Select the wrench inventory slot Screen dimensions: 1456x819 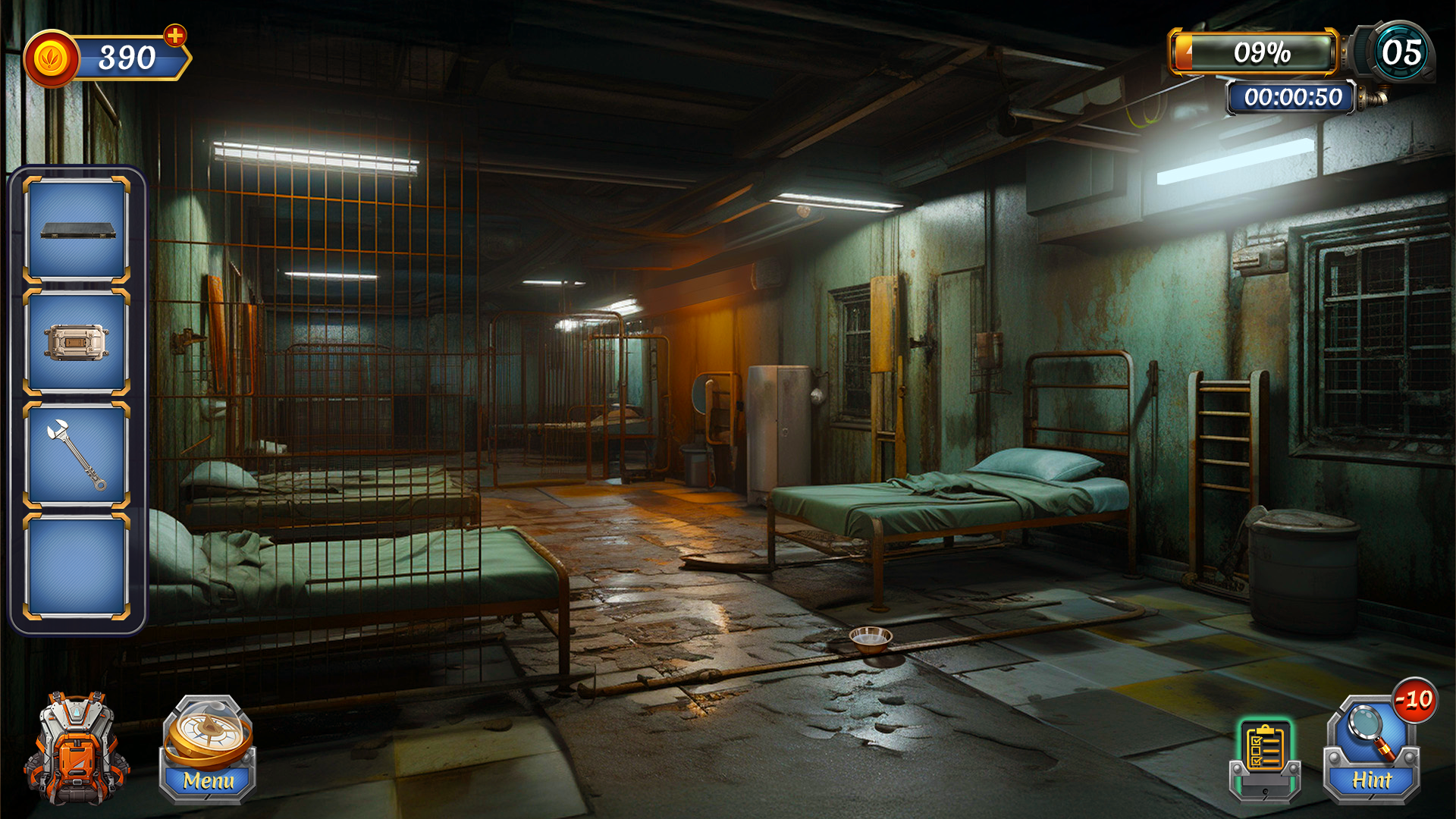coord(77,454)
